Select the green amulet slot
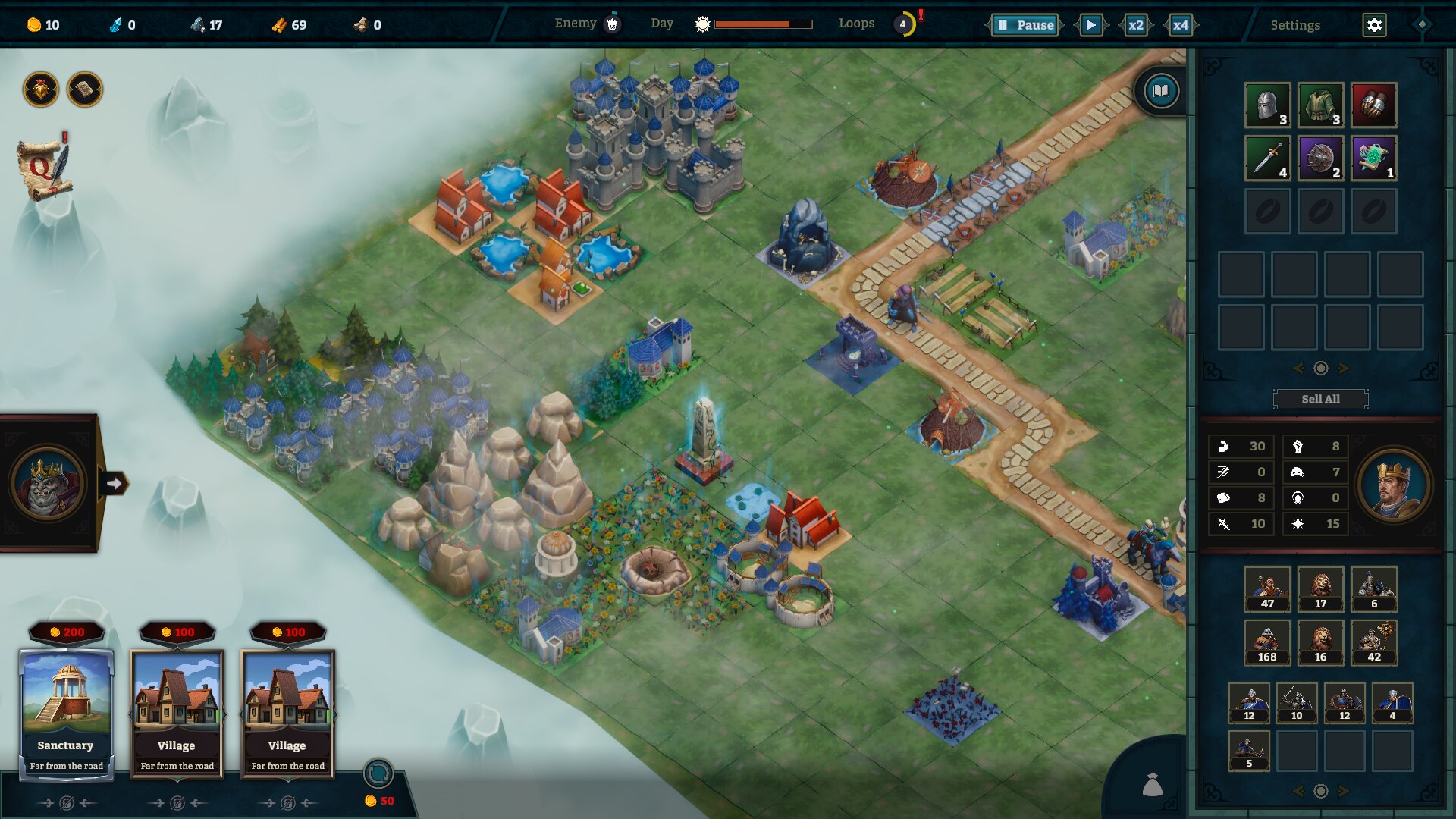1456x819 pixels. click(1373, 158)
